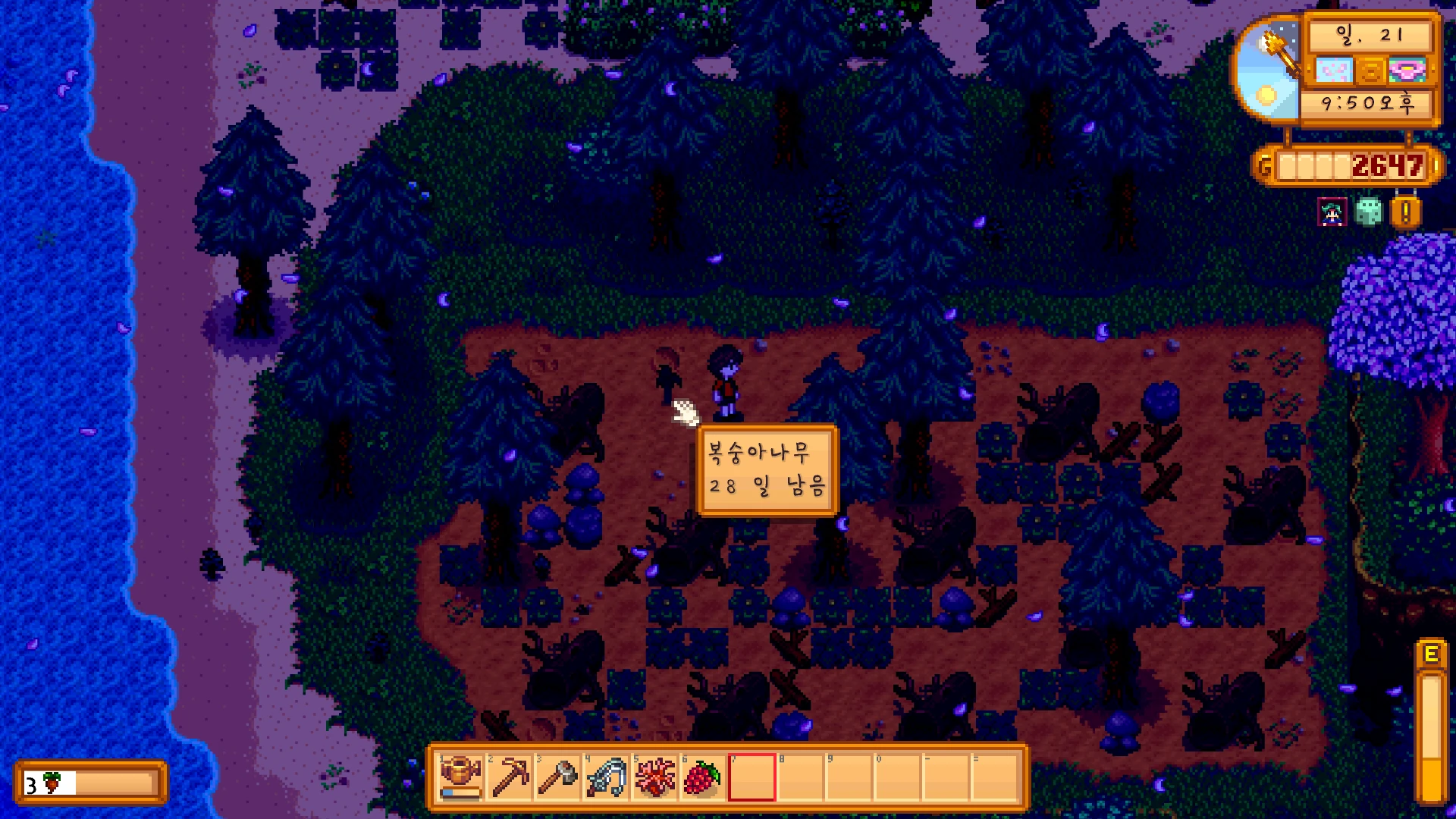Select the salmonberry in the hotbar
Screen dimensions: 1456x819
[x=703, y=777]
